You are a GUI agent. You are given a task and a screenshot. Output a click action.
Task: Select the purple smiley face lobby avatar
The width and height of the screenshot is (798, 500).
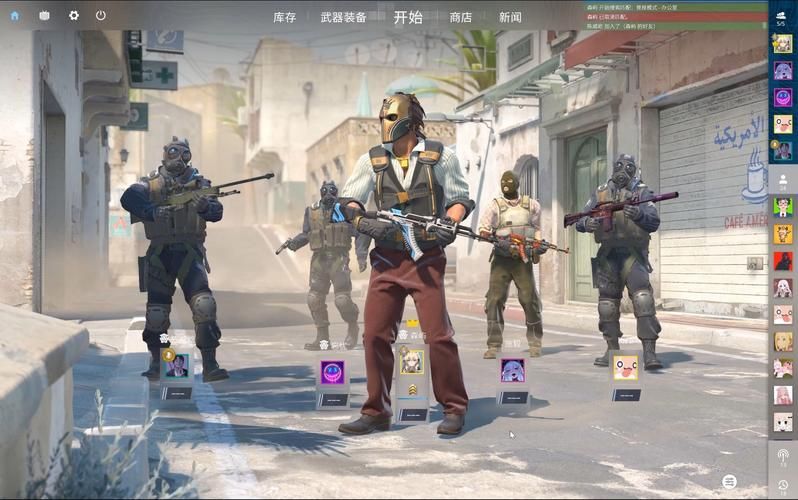tap(332, 372)
